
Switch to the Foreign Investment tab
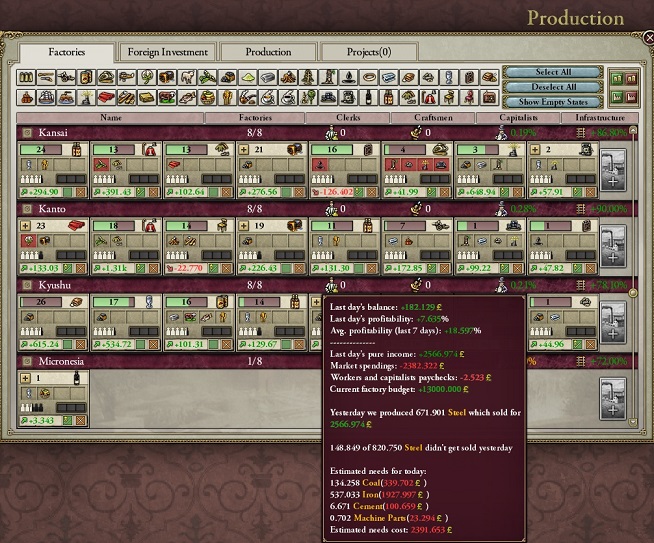pos(167,52)
